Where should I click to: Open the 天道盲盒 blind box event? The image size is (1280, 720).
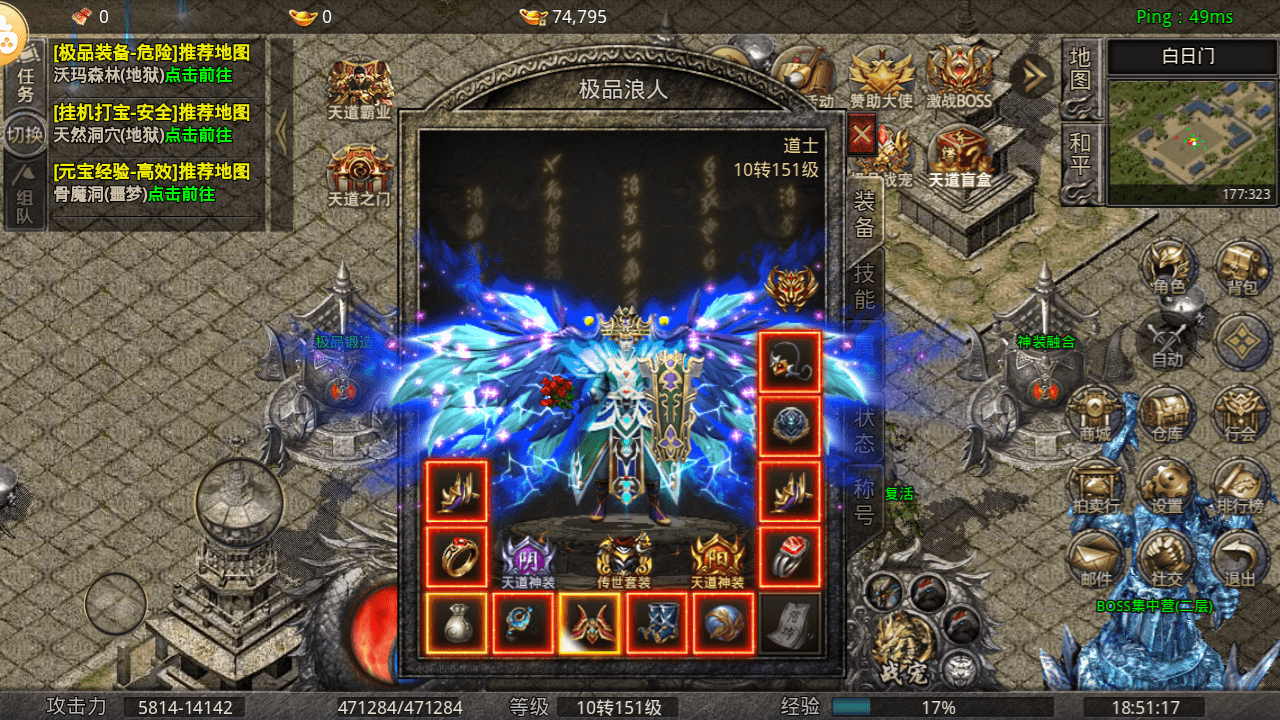tap(958, 160)
